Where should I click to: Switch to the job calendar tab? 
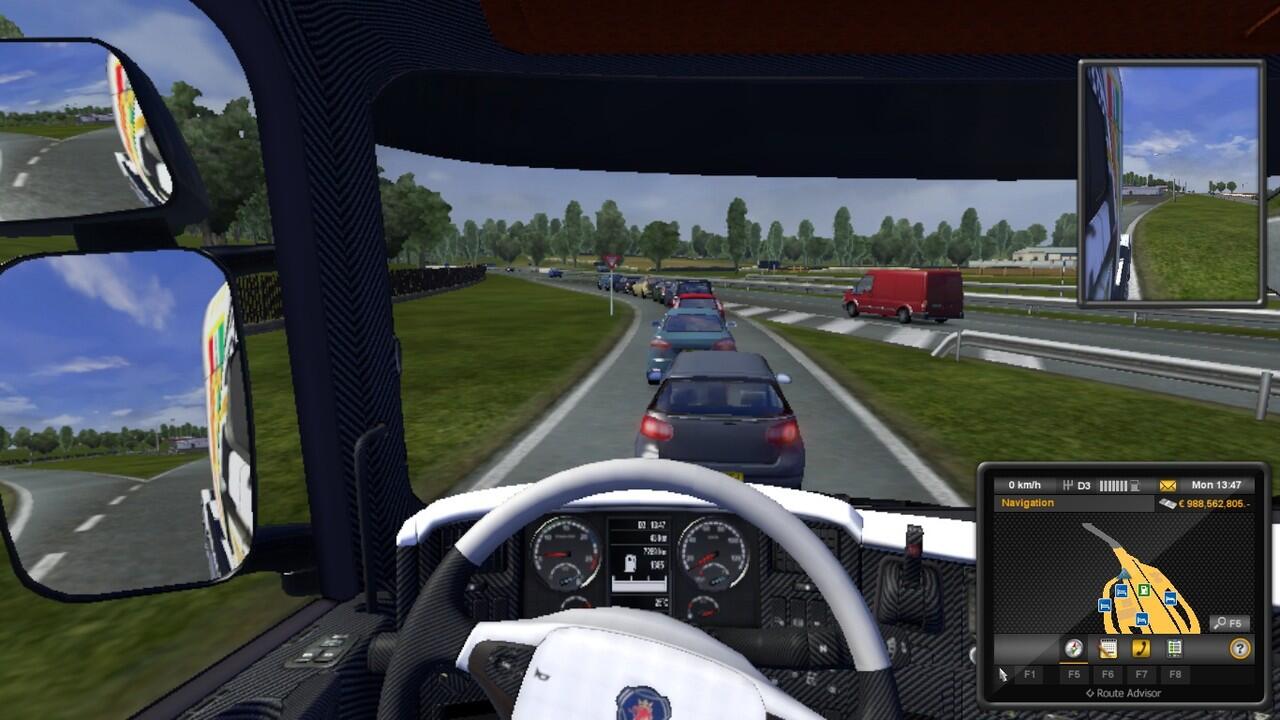1107,648
